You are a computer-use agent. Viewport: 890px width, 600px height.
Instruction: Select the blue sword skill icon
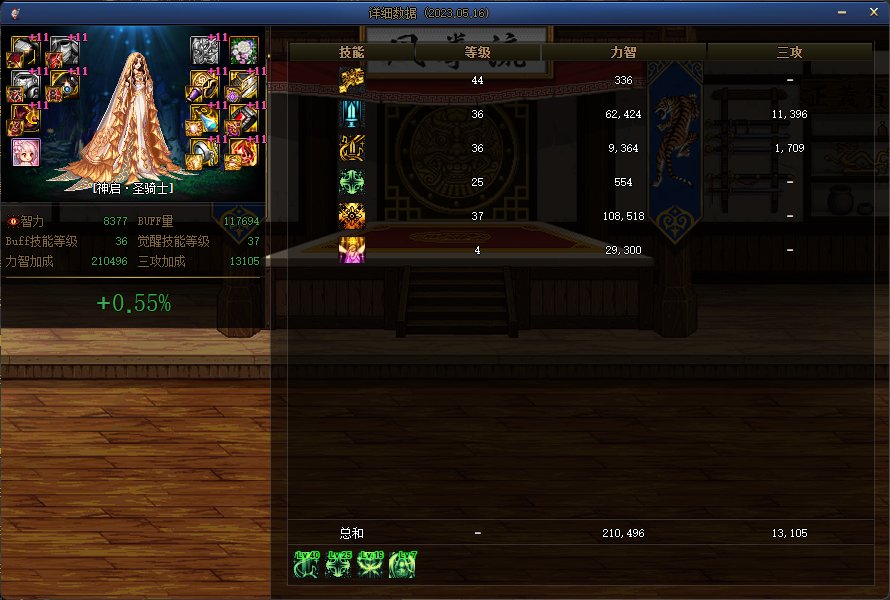coord(351,114)
